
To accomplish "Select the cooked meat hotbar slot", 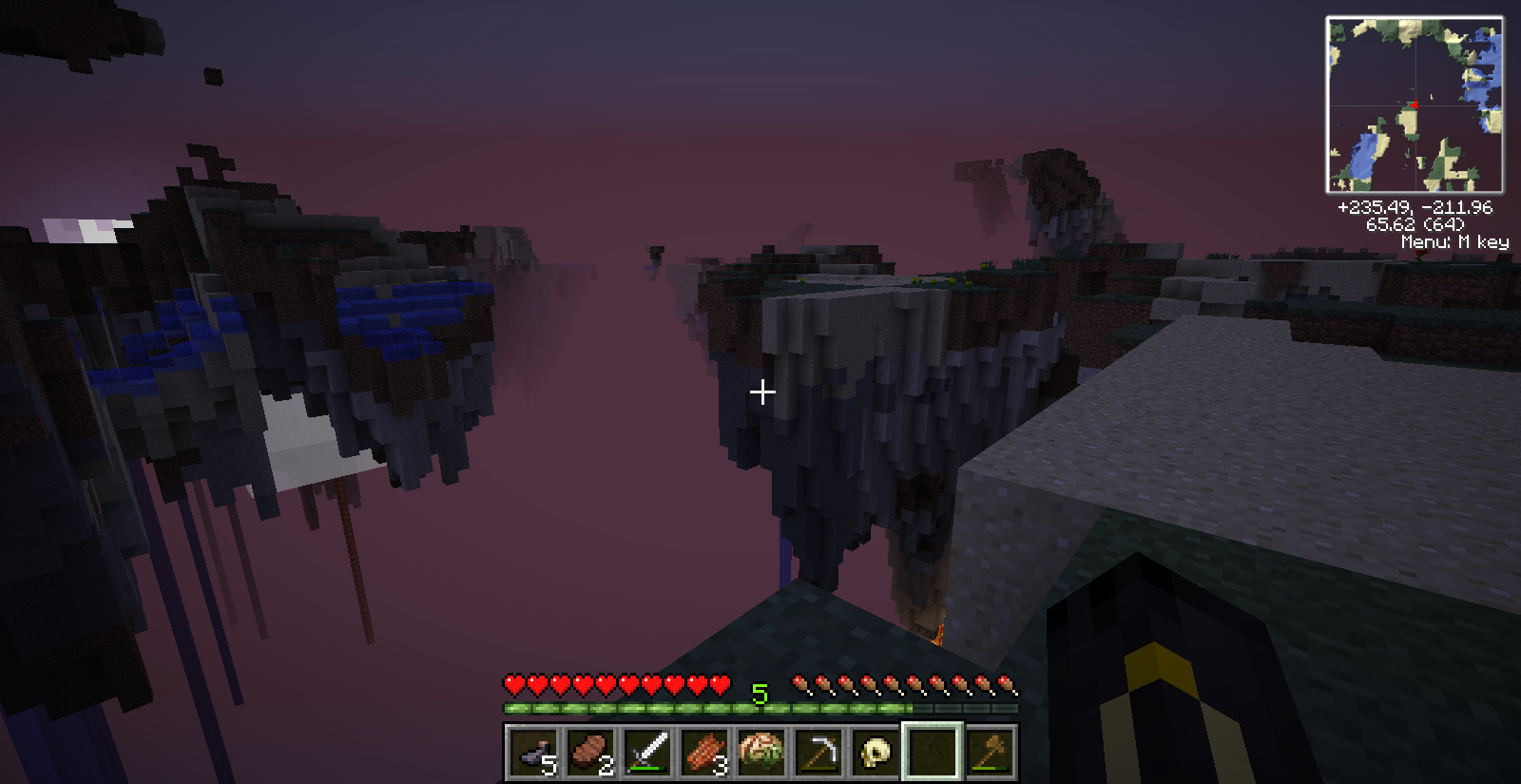I will [x=590, y=753].
